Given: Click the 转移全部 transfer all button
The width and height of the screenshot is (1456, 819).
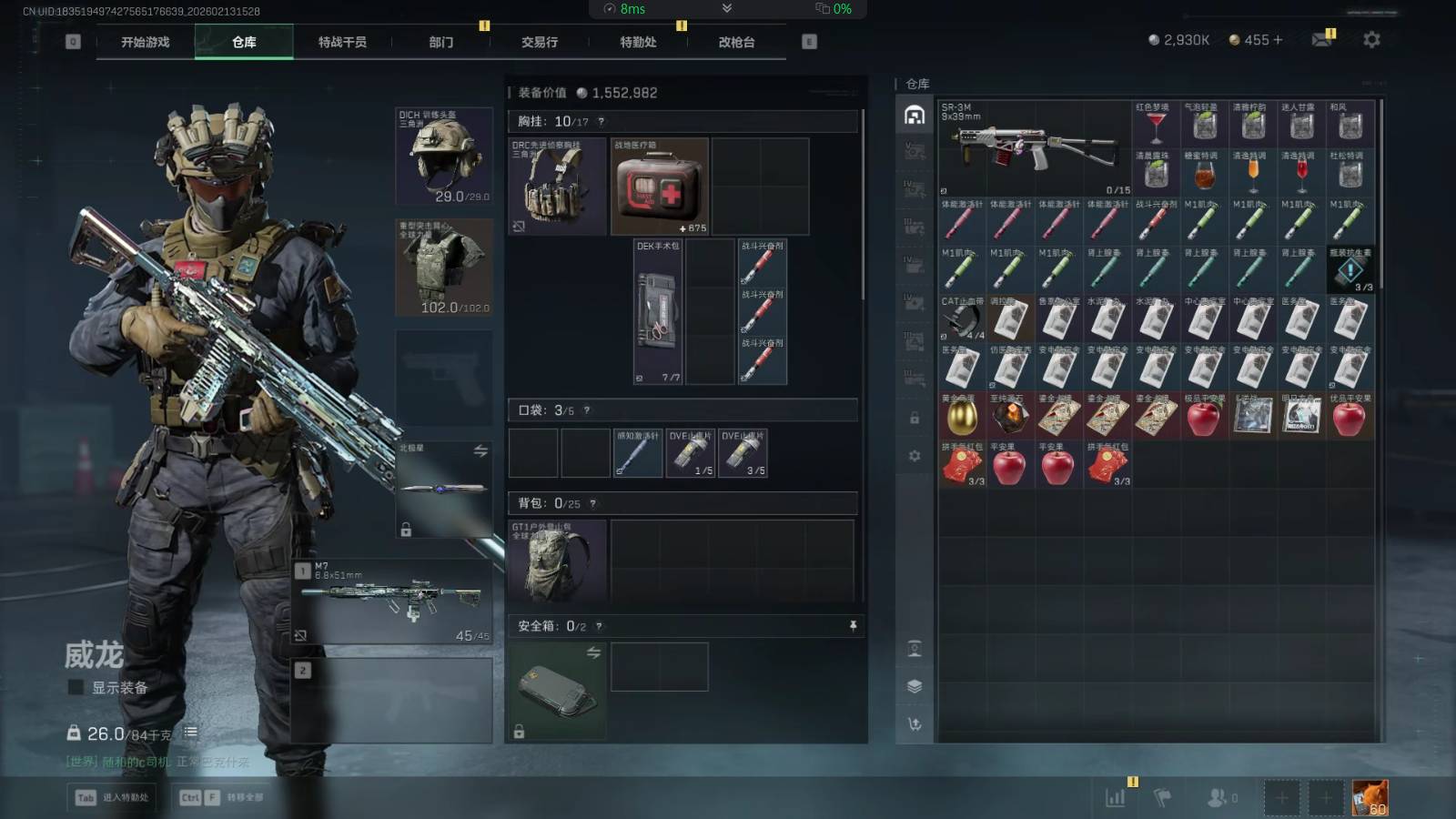Looking at the screenshot, I should [x=222, y=797].
